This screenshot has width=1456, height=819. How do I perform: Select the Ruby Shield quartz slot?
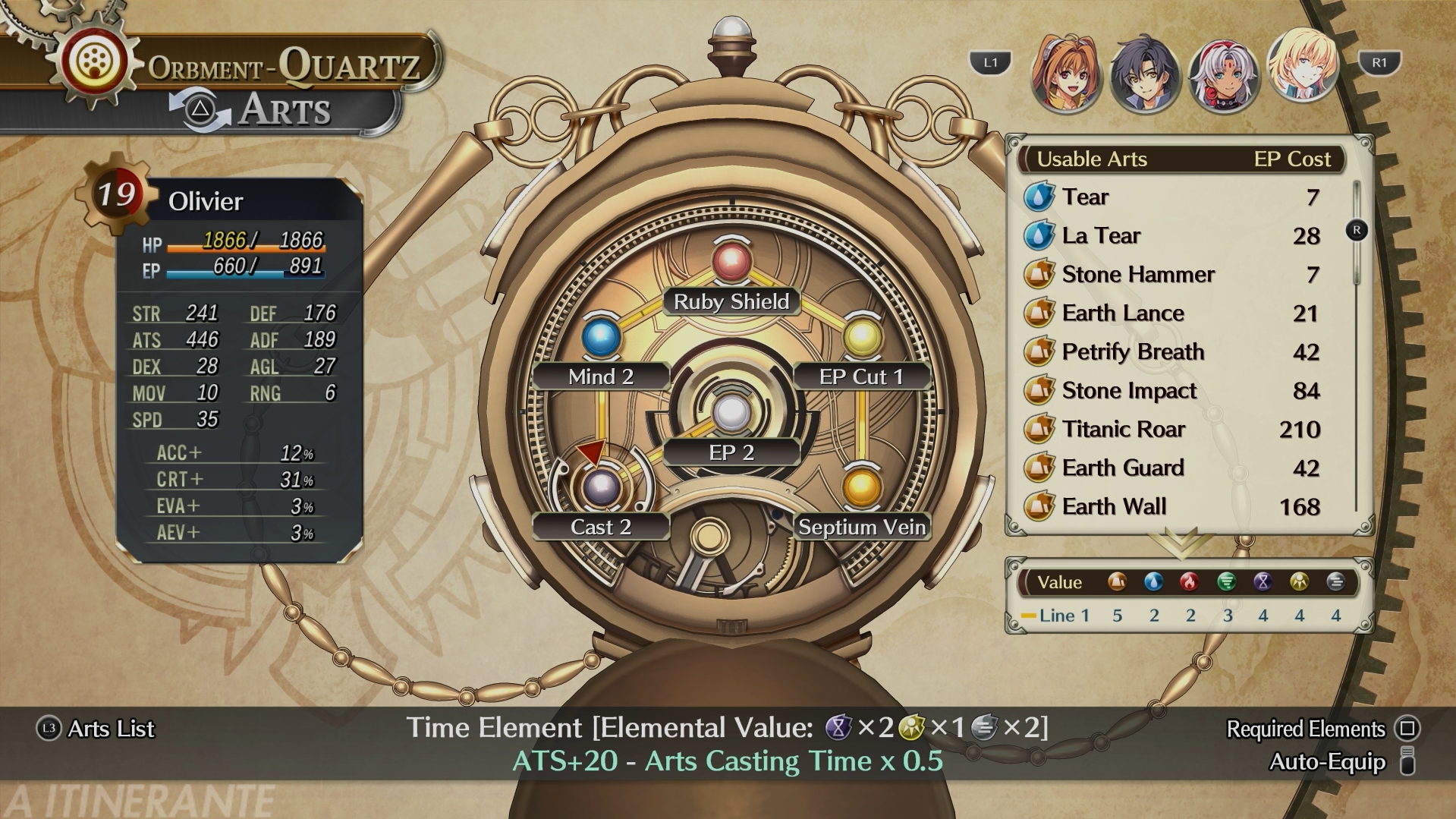(731, 262)
